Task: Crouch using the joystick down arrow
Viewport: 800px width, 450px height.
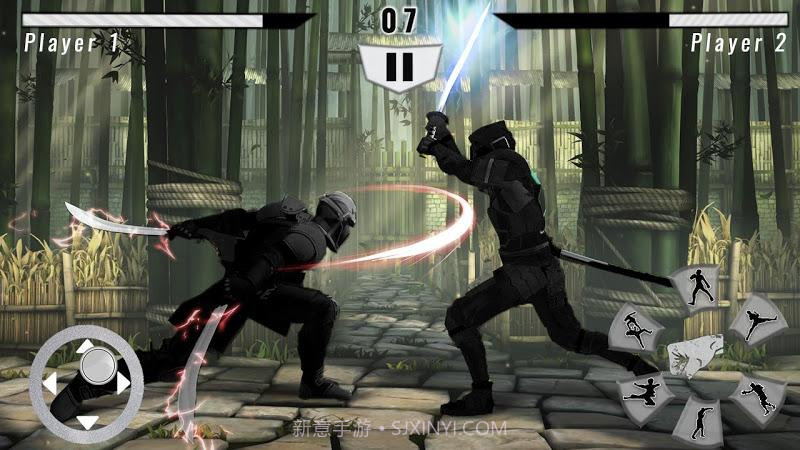Action: click(87, 421)
